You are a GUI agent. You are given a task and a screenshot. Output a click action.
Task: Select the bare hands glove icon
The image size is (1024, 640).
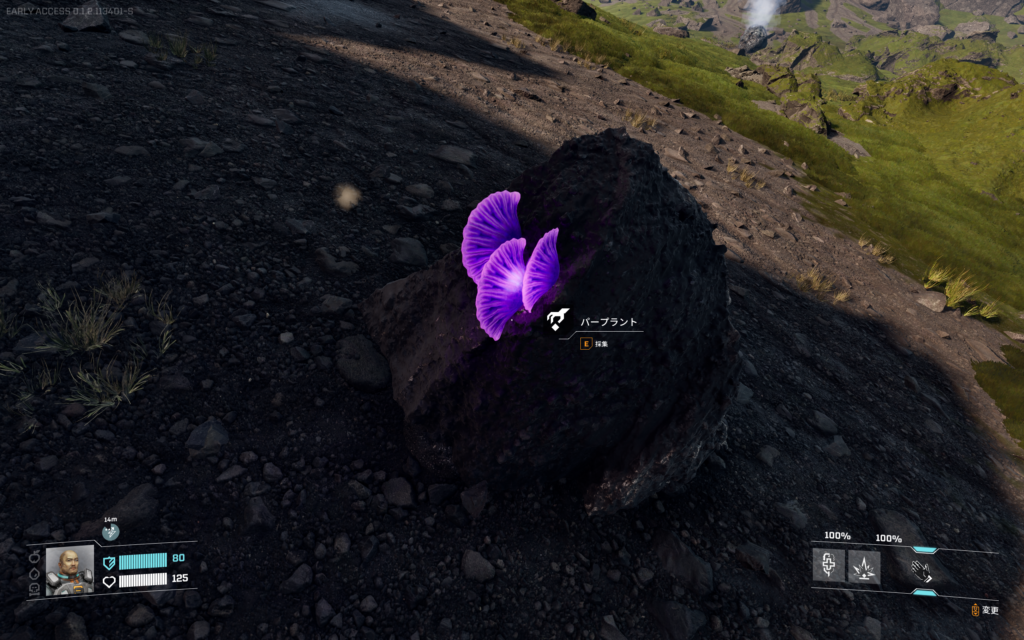[921, 570]
